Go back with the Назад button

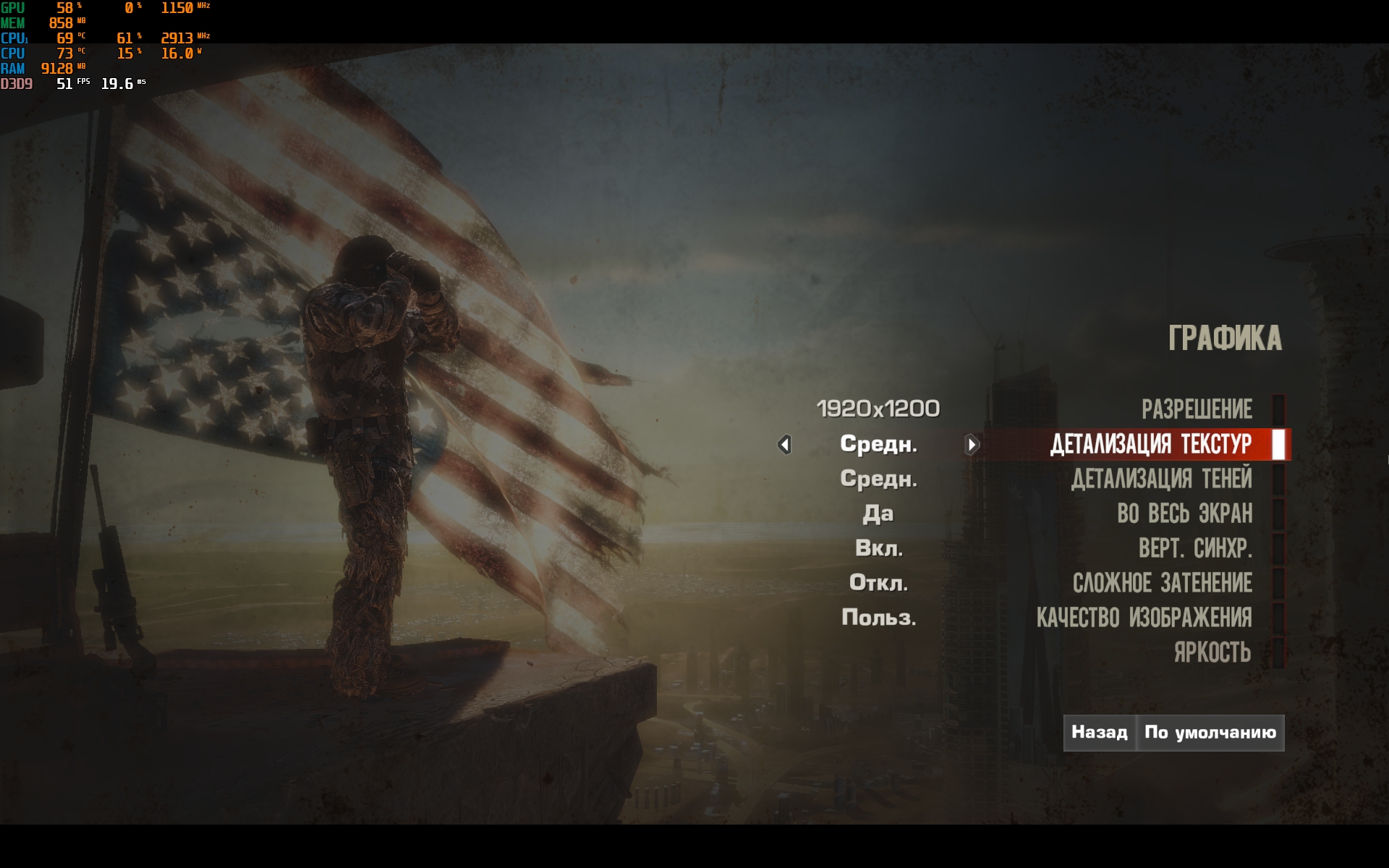tap(1099, 733)
